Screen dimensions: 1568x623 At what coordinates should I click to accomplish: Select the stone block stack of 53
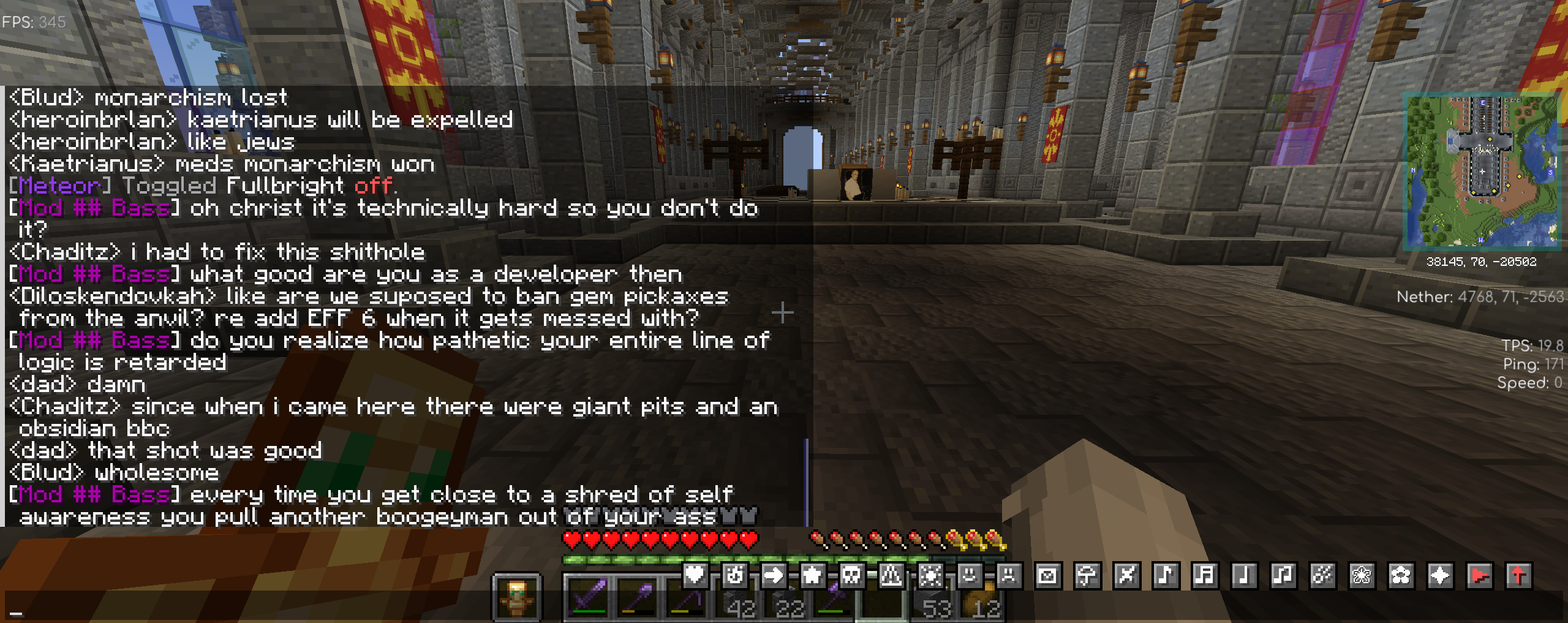930,598
